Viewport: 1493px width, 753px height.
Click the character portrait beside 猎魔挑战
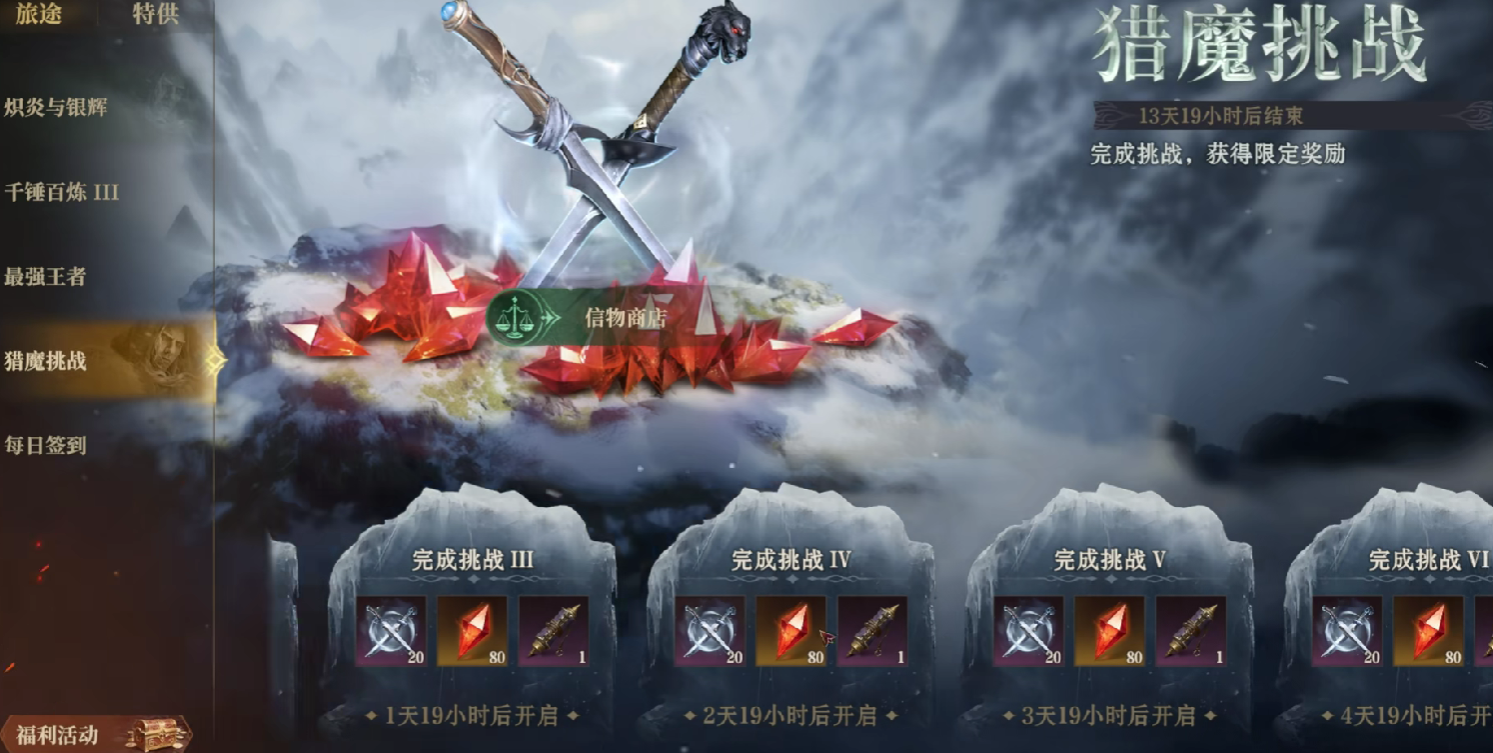[164, 353]
